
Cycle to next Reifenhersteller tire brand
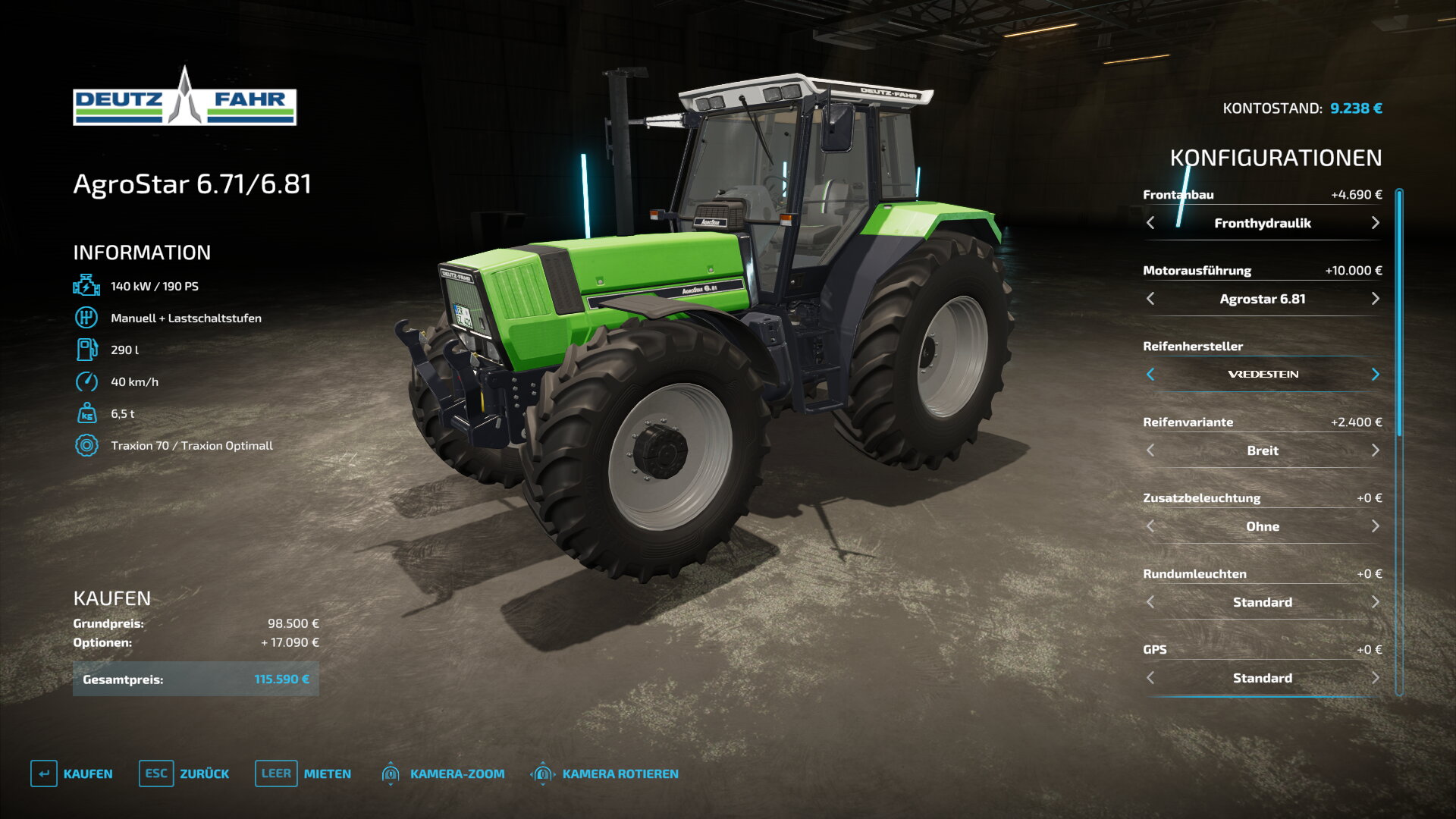click(x=1375, y=375)
